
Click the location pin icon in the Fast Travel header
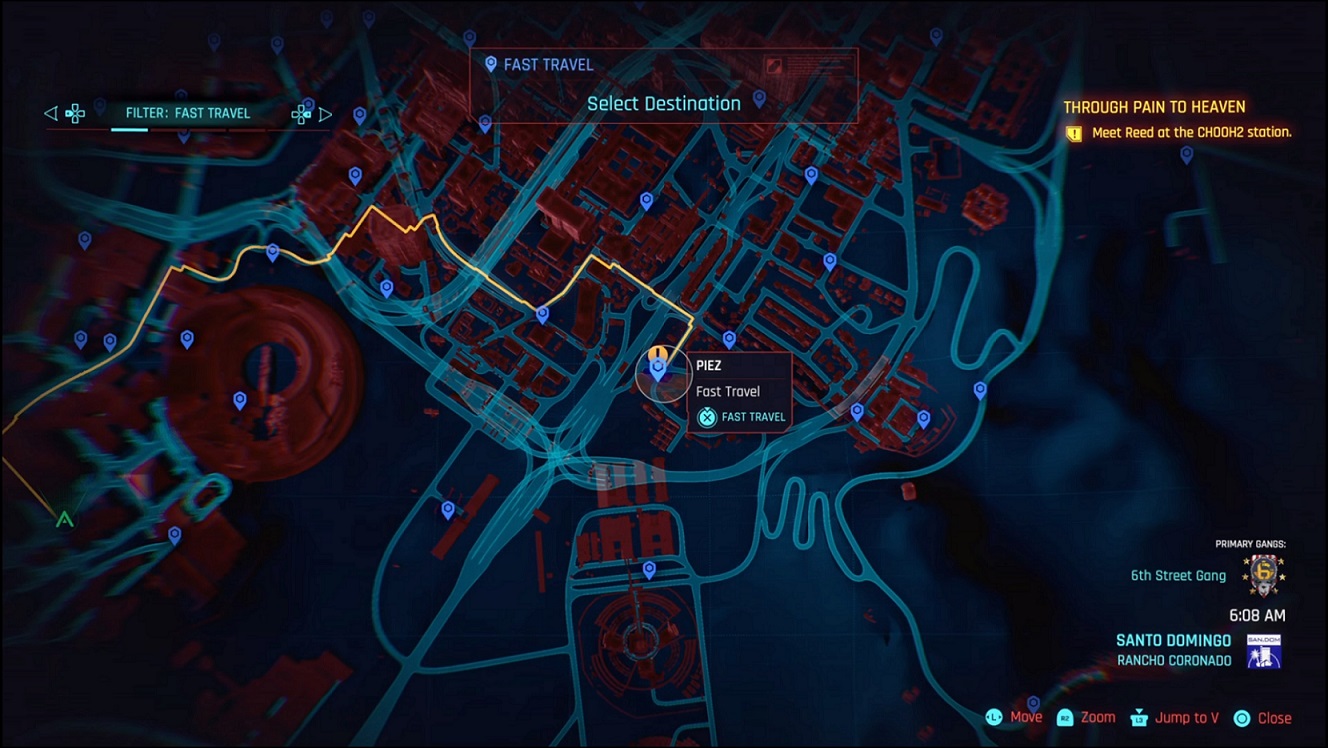click(489, 63)
